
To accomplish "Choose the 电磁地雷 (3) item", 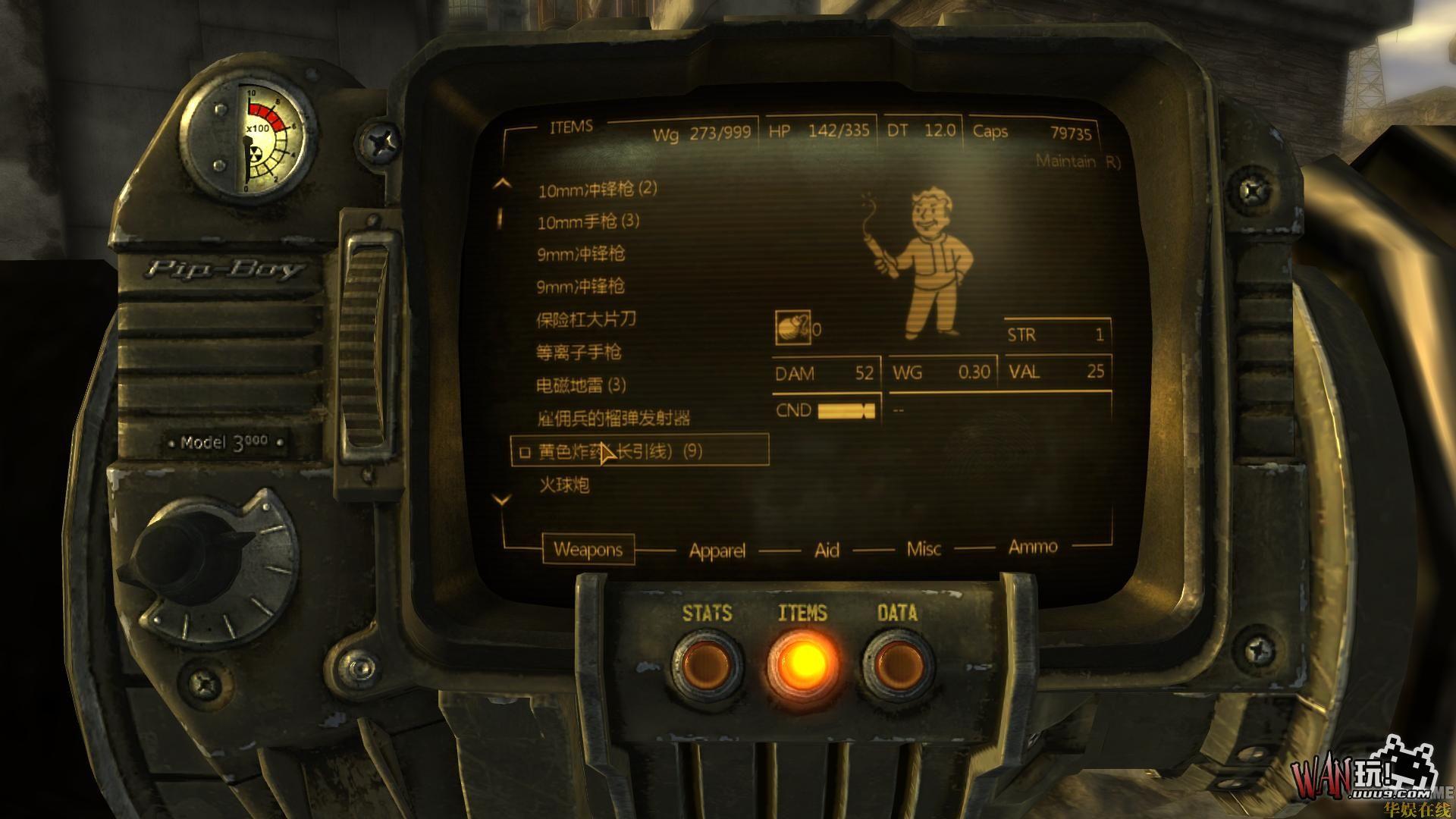I will point(581,385).
